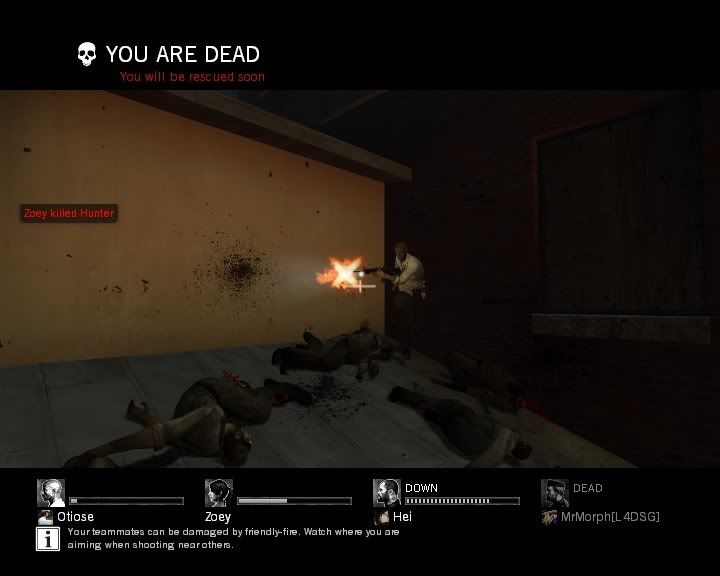Select Otiose's survivor portrait
Screen dimensions: 720x576
coord(51,492)
